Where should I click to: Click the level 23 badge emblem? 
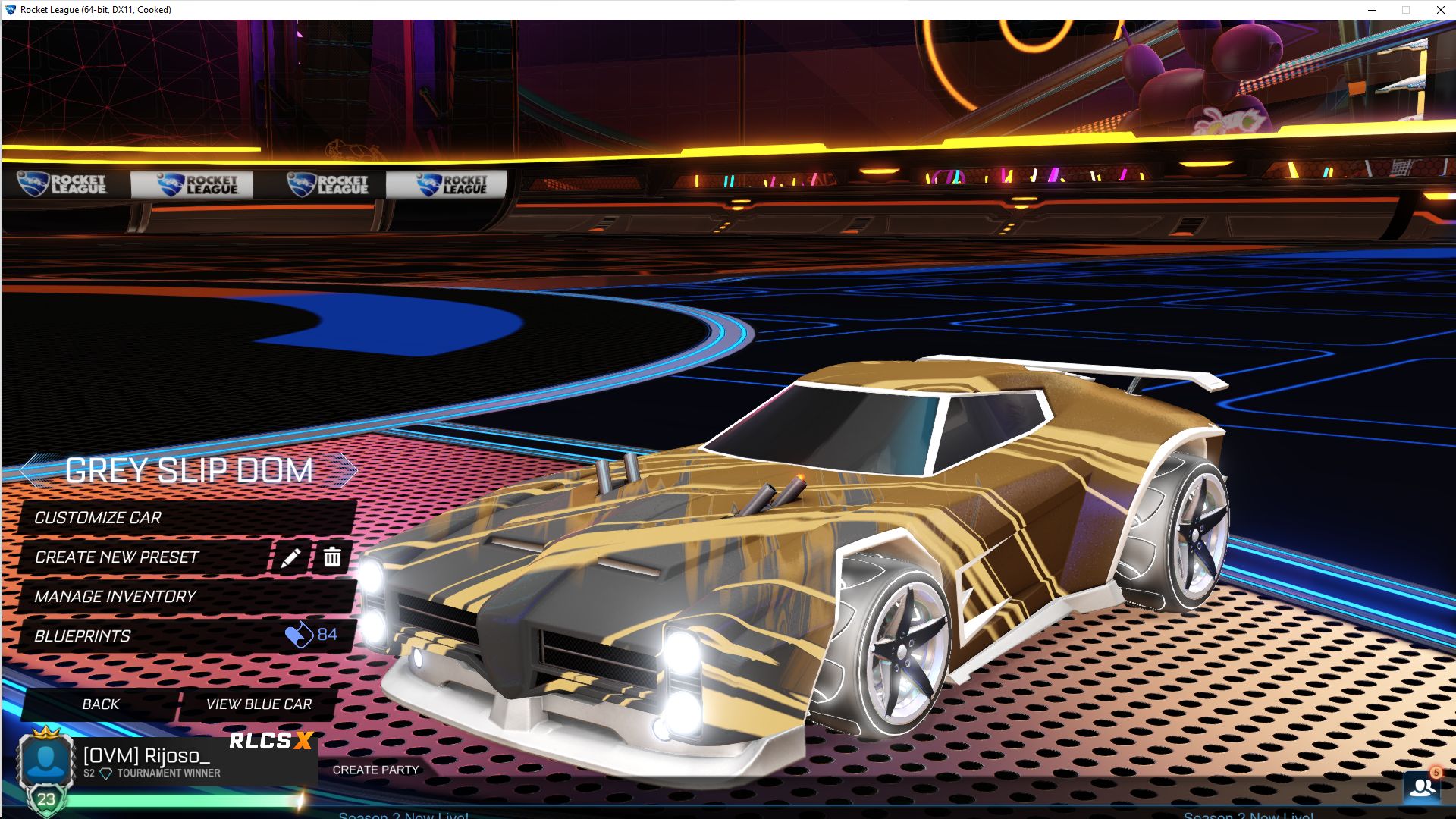tap(47, 797)
